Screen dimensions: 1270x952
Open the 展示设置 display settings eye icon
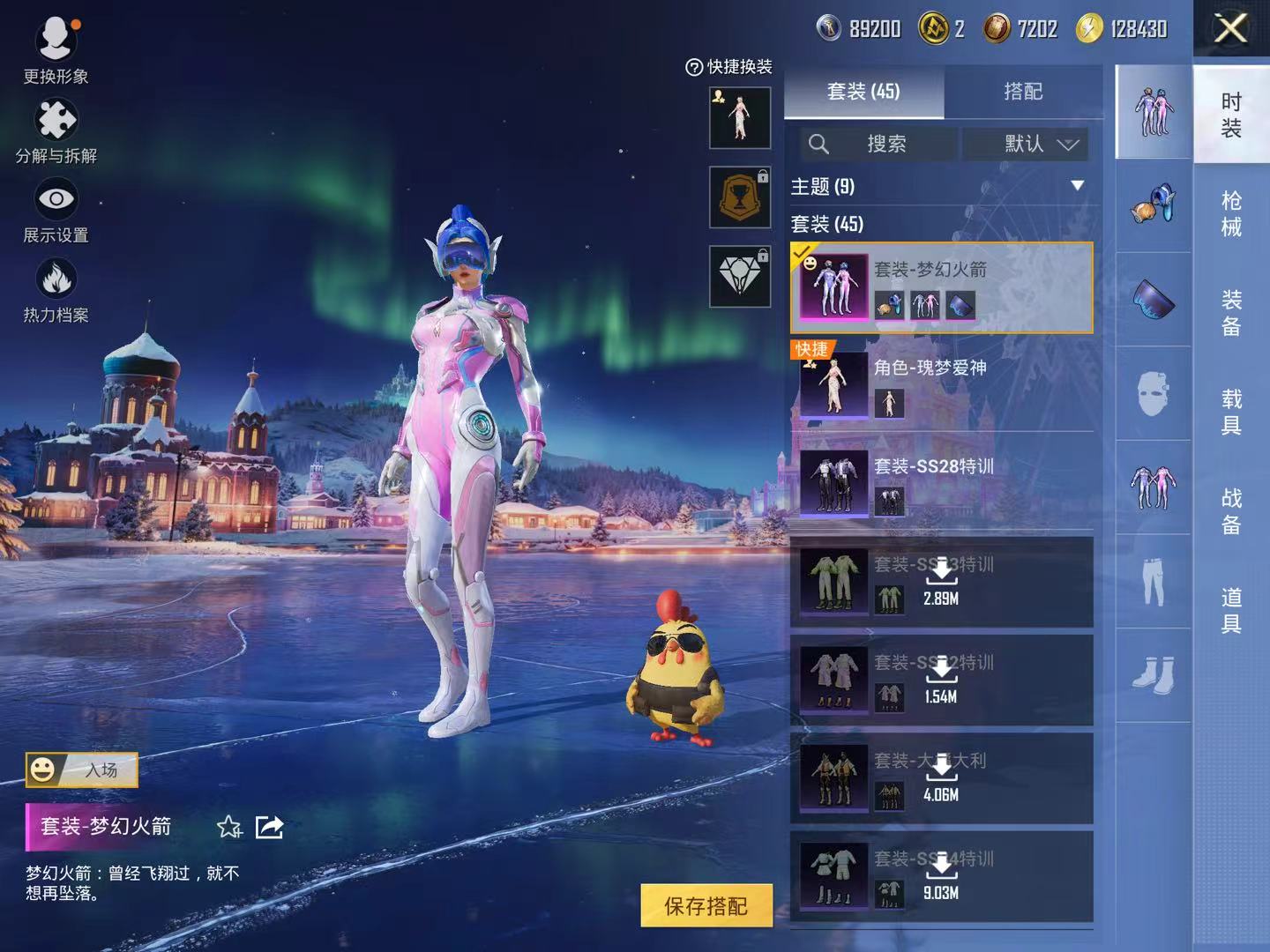(x=56, y=198)
